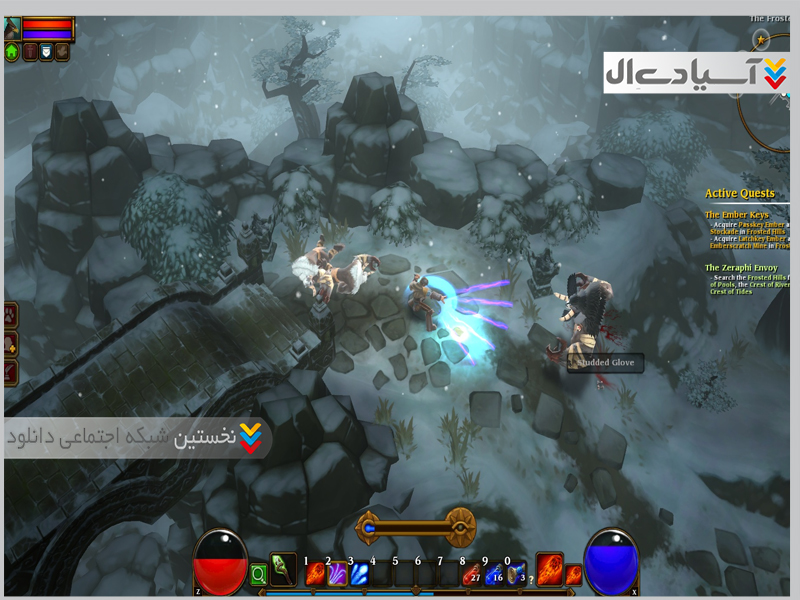Send pet to town with green house icon

pos(12,52)
